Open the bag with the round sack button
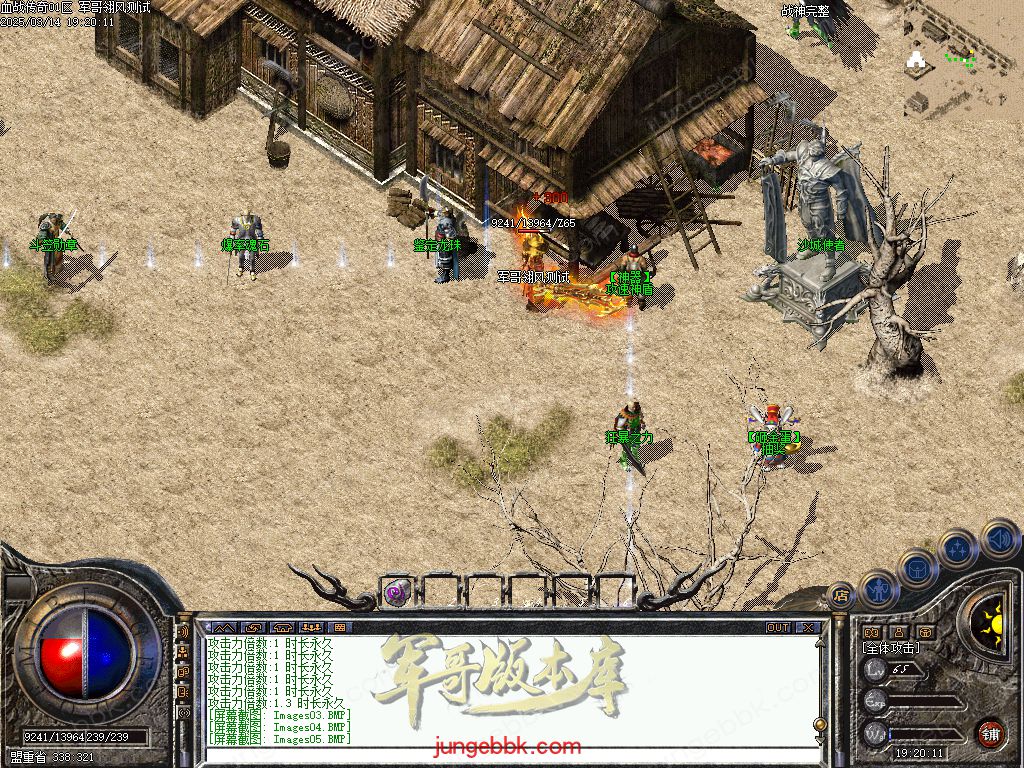The width and height of the screenshot is (1024, 768). 917,568
